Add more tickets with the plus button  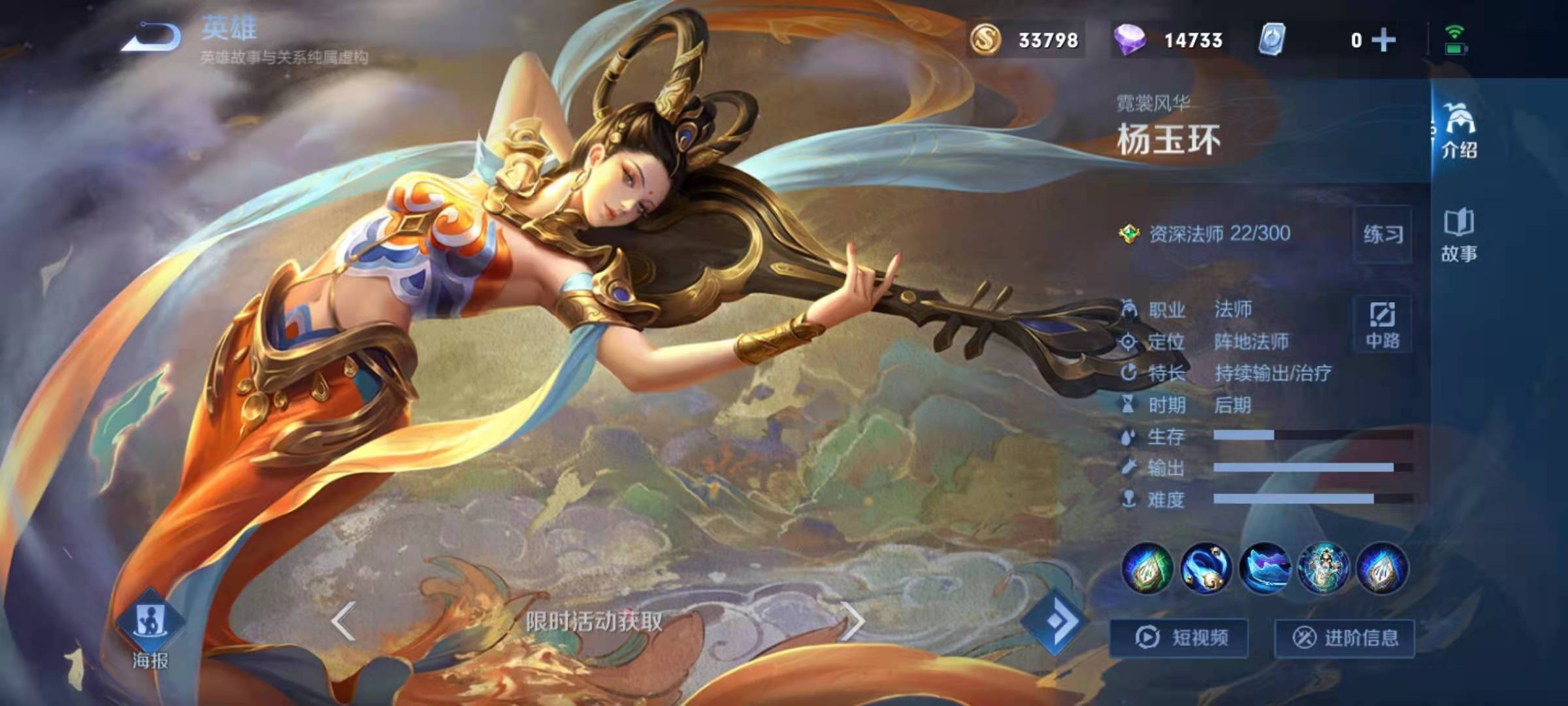point(1383,41)
